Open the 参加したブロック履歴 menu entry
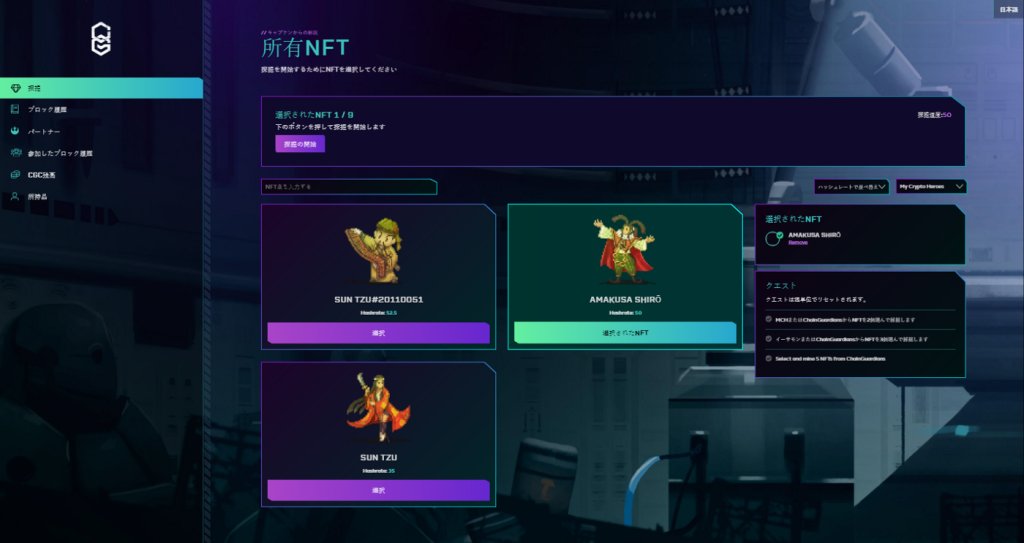 pyautogui.click(x=60, y=153)
